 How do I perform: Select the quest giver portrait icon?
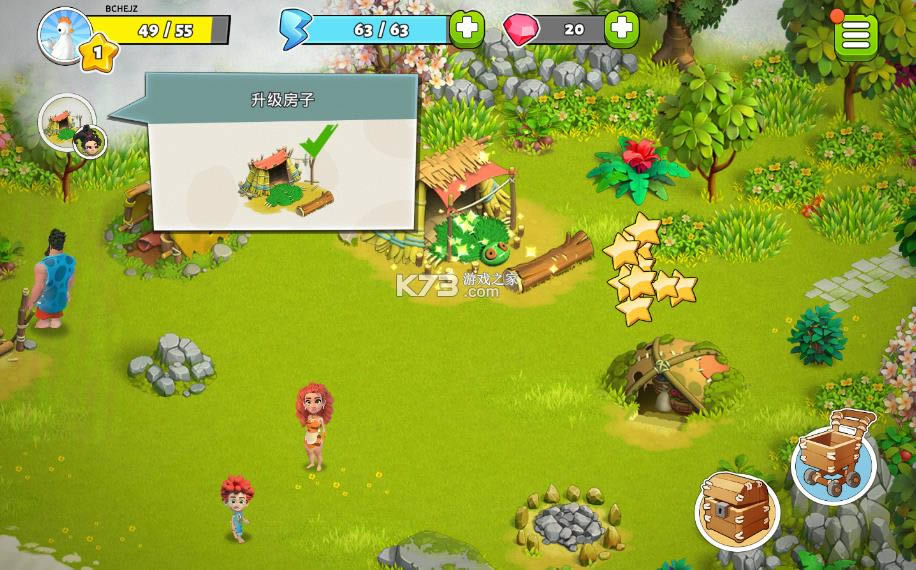click(68, 124)
